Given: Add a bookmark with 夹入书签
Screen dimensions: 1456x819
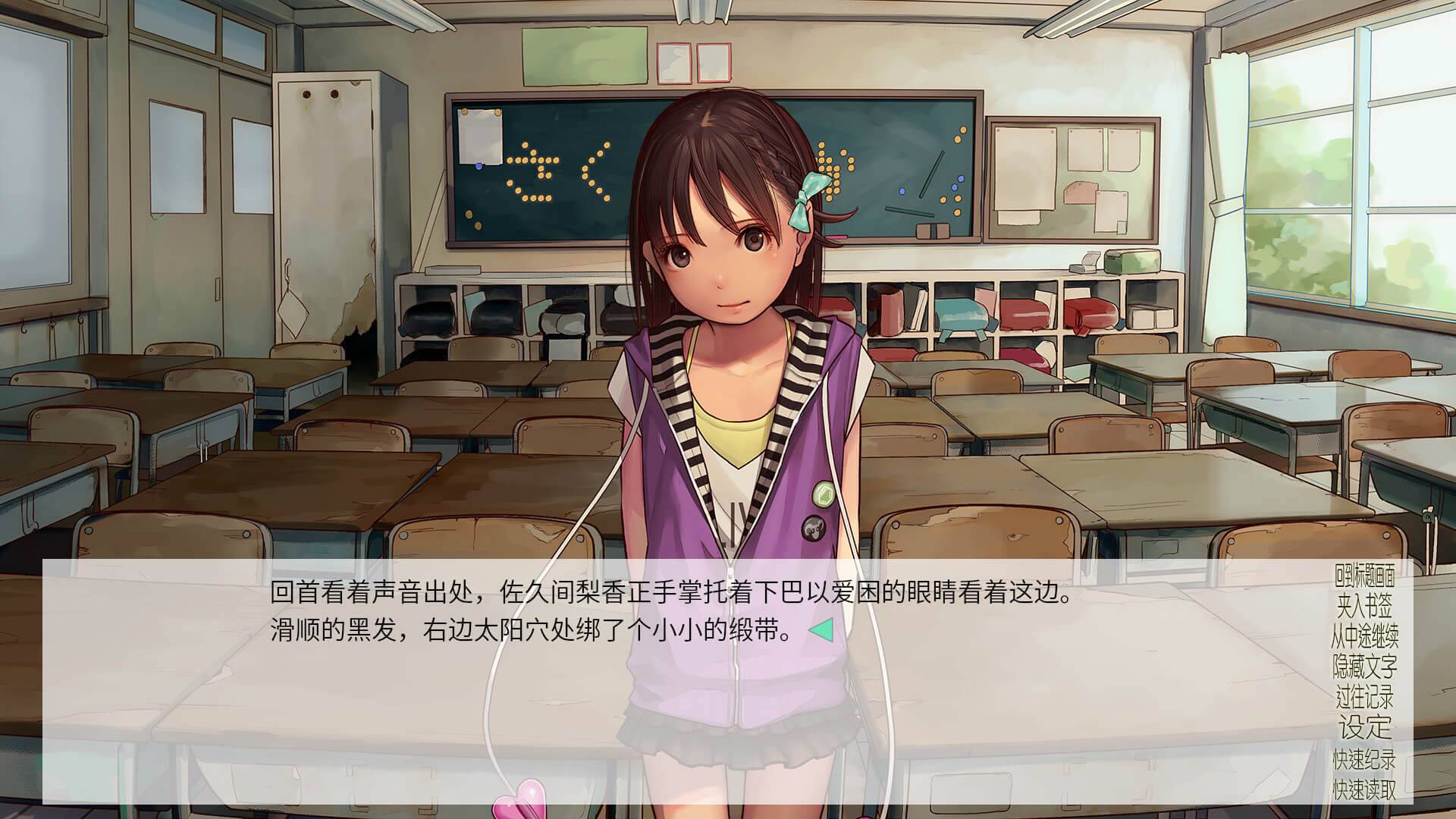Looking at the screenshot, I should (x=1364, y=606).
